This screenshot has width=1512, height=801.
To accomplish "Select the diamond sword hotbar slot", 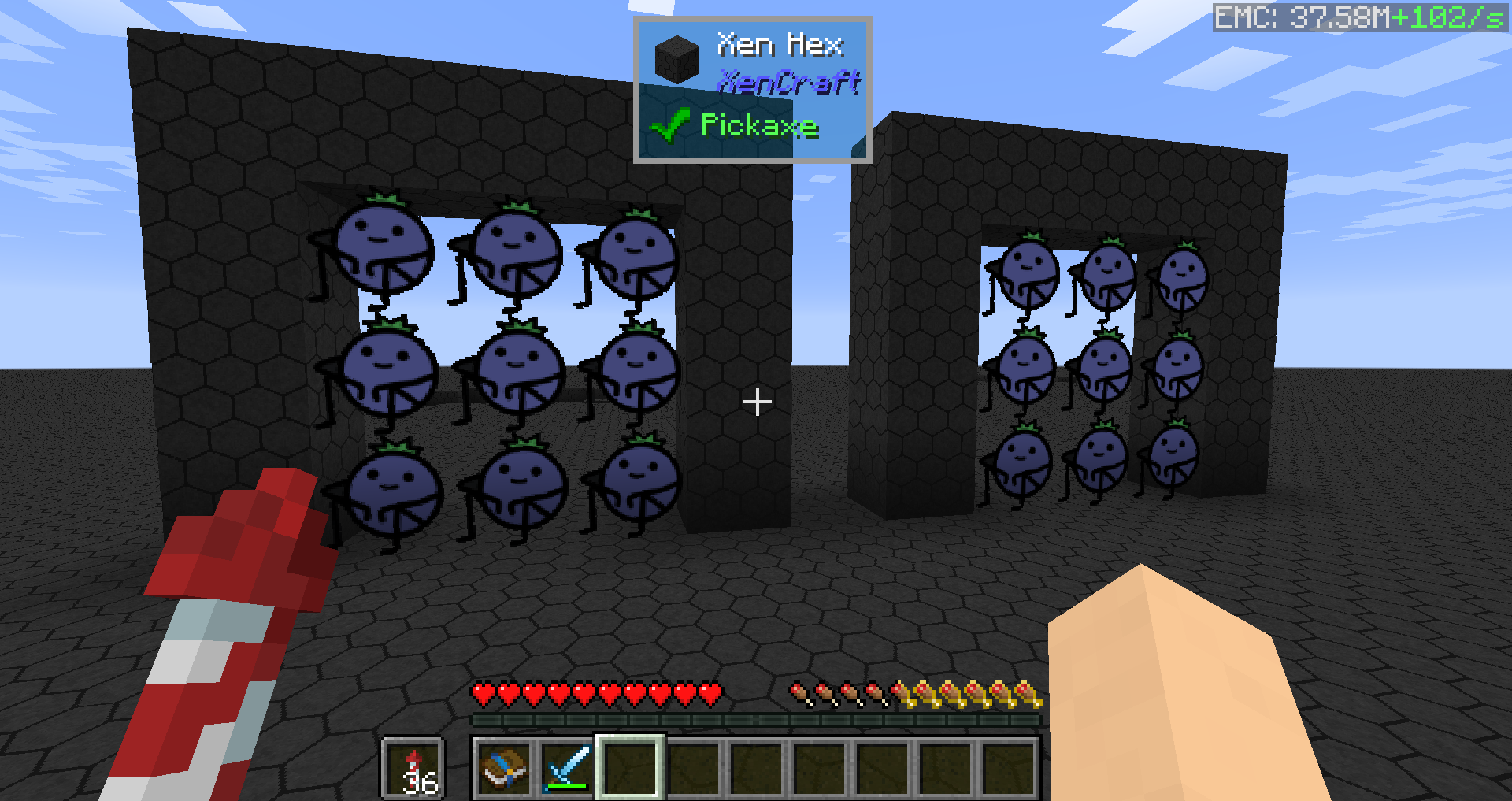I will coord(567,768).
